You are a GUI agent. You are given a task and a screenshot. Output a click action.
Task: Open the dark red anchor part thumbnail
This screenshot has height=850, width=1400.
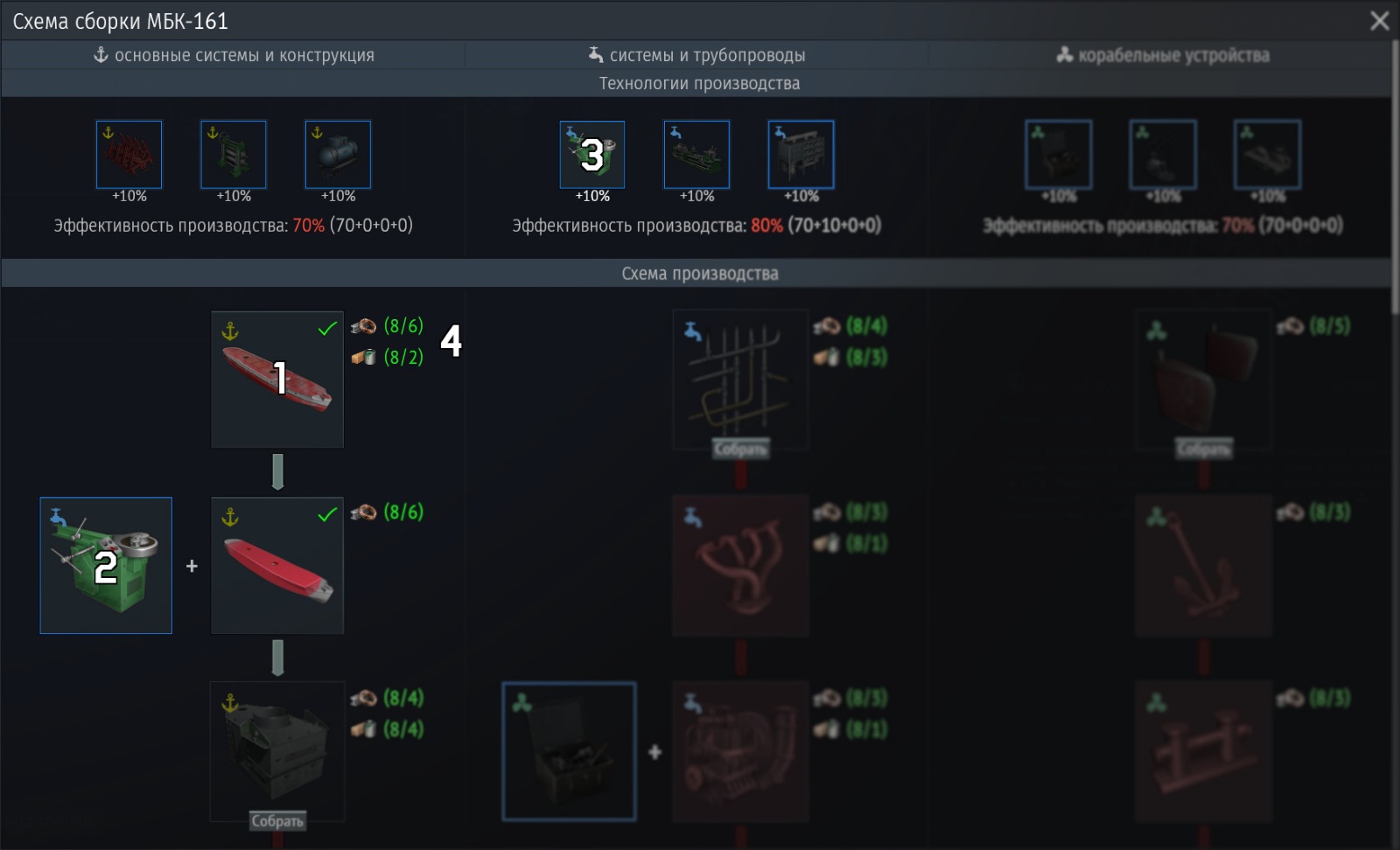(x=1204, y=565)
